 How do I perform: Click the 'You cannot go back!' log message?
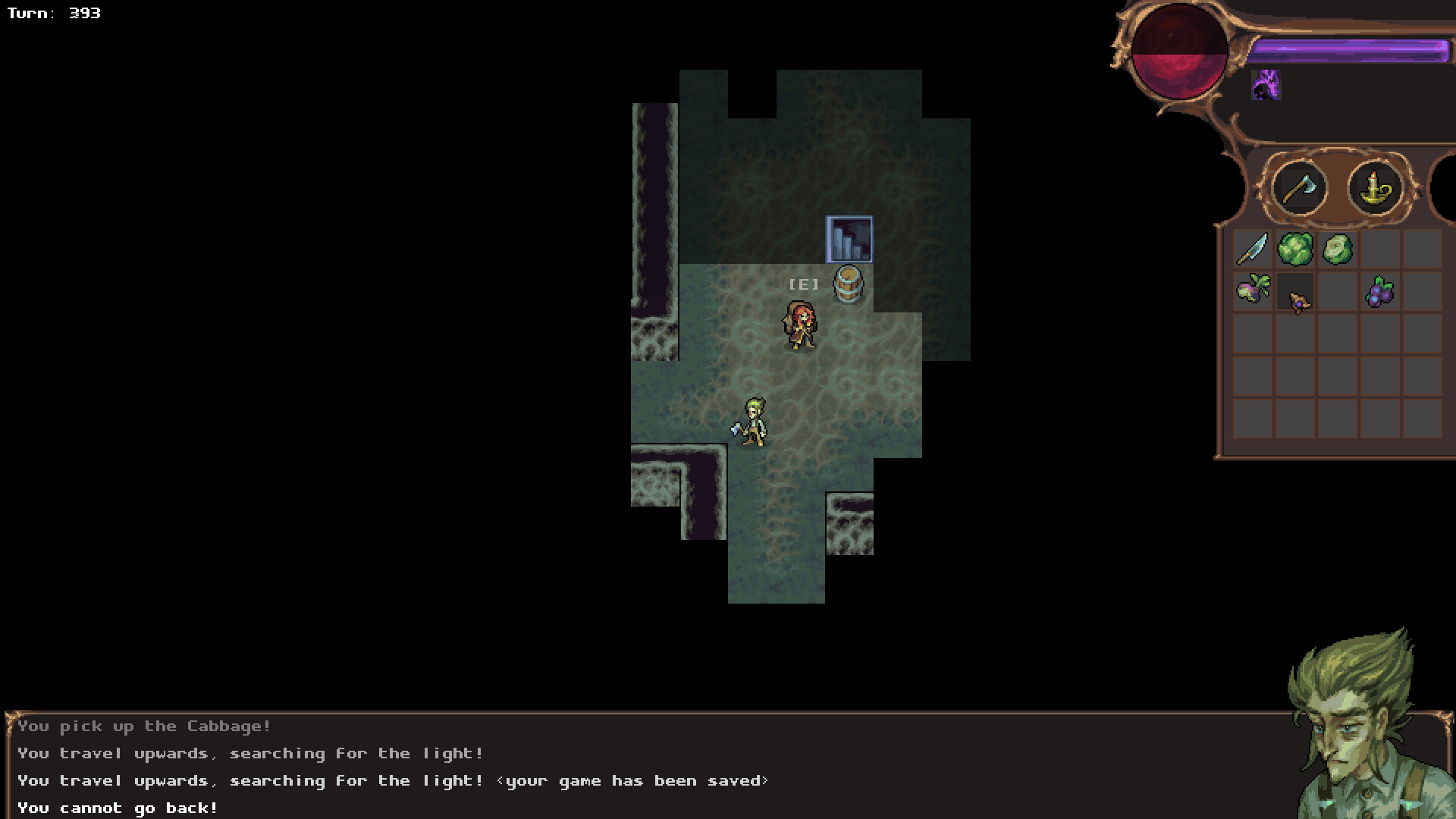click(118, 808)
